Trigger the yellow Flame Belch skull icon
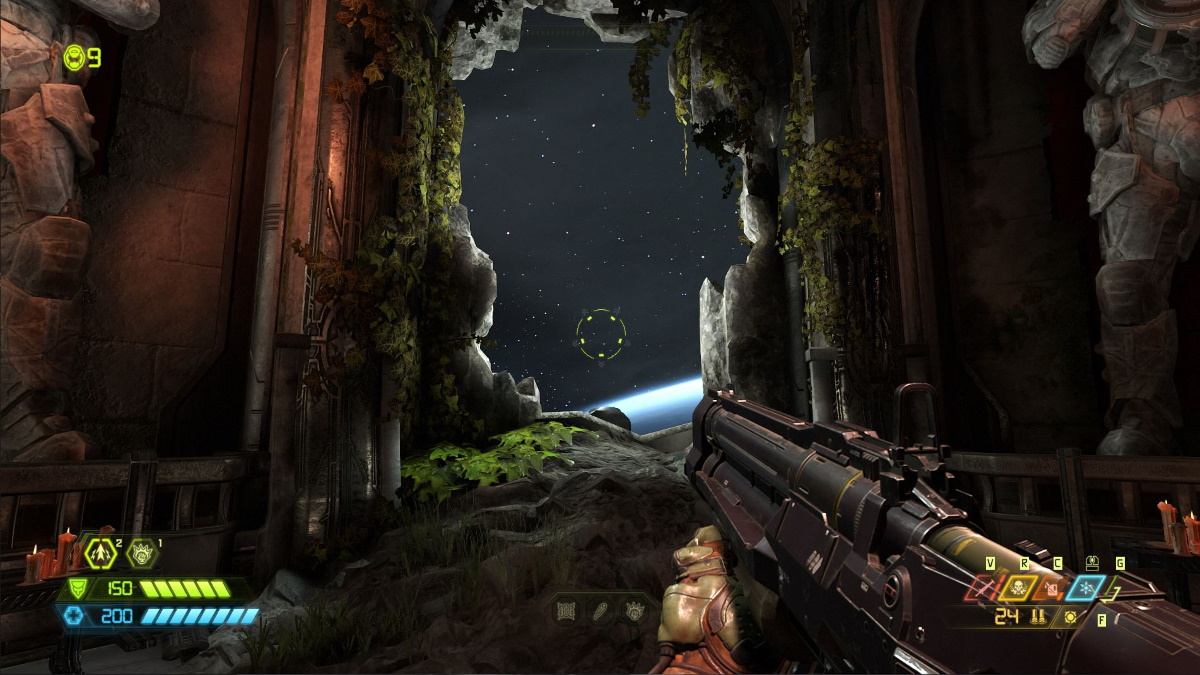Viewport: 1200px width, 675px height. pos(1018,588)
